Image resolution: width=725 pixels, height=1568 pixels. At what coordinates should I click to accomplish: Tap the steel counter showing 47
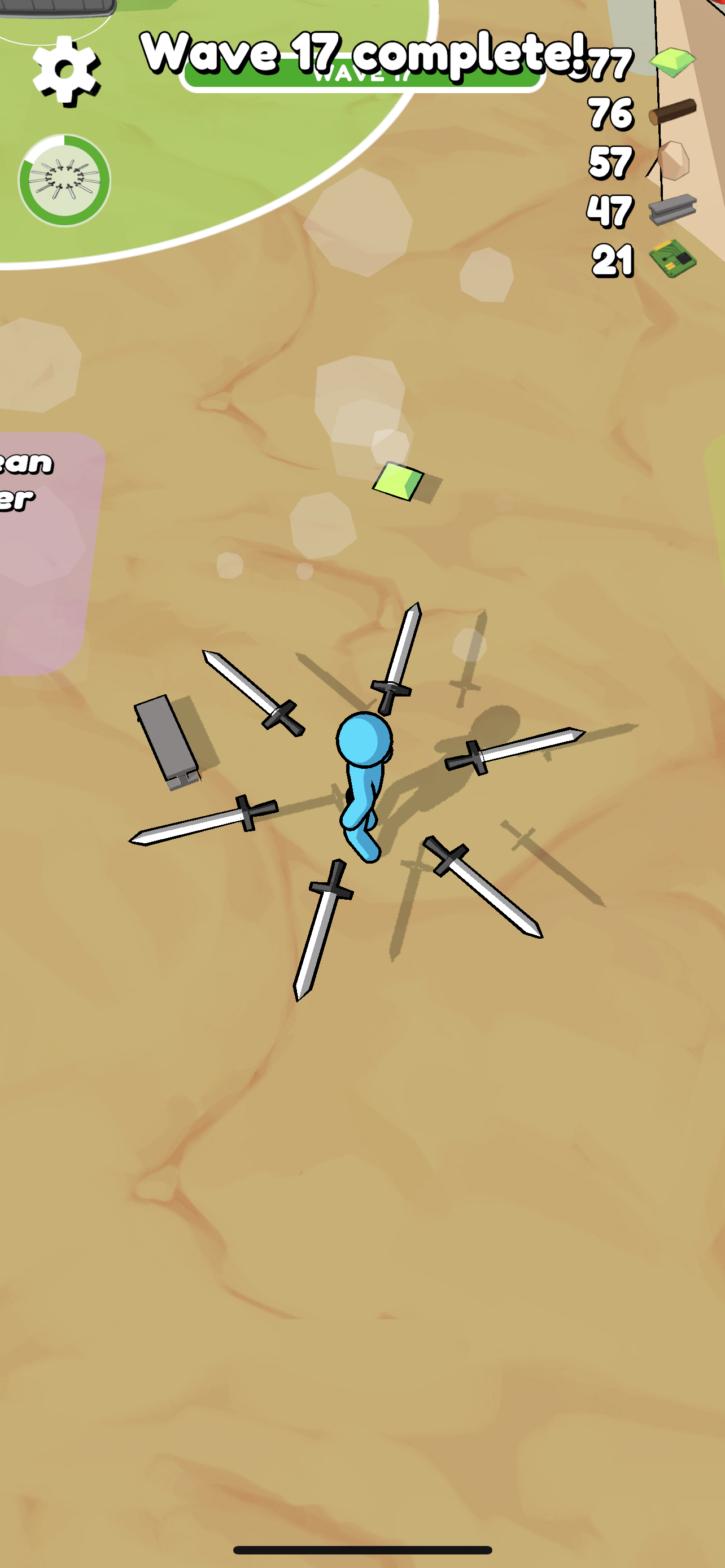coord(612,210)
